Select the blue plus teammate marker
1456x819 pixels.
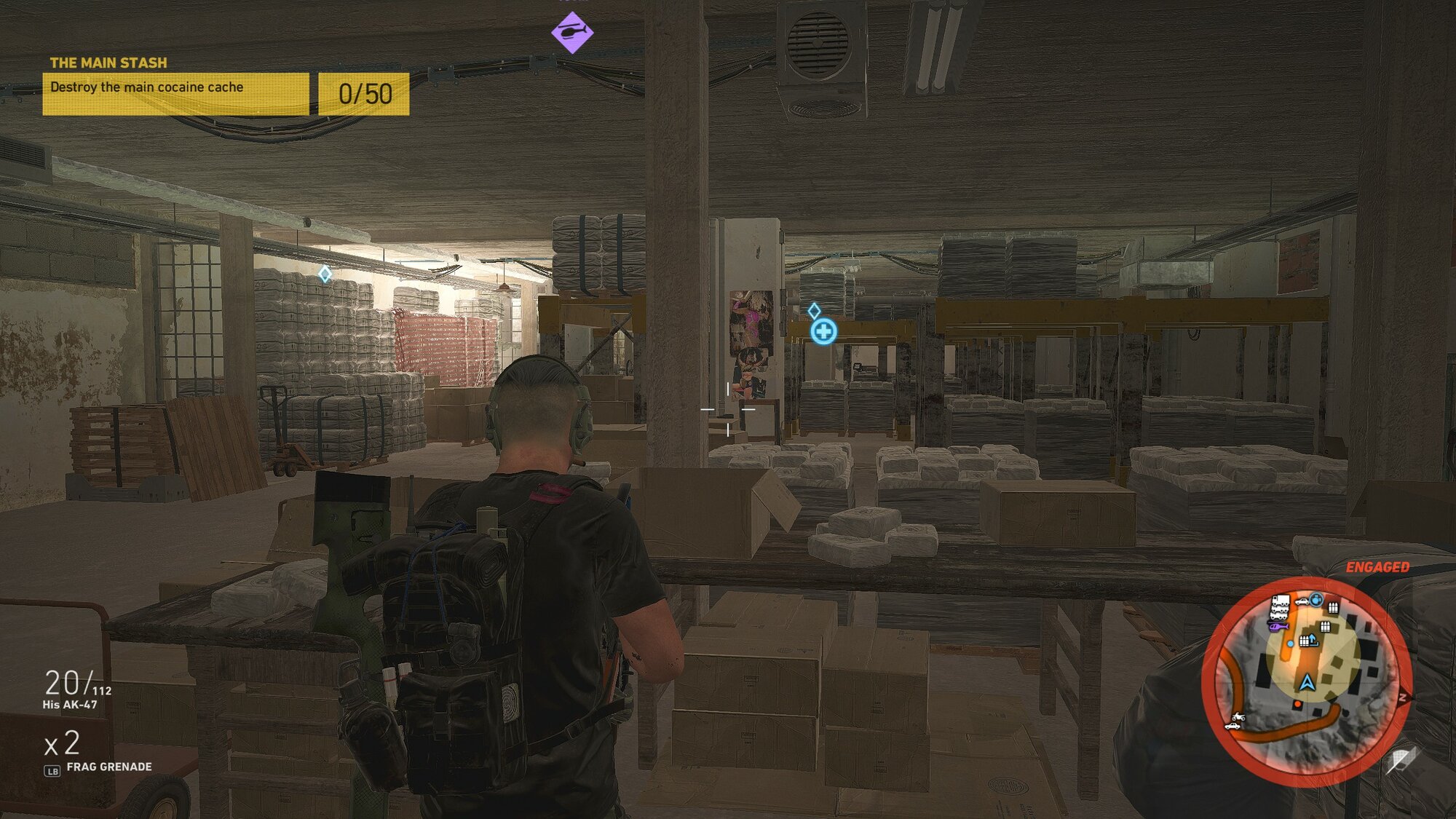[x=823, y=332]
